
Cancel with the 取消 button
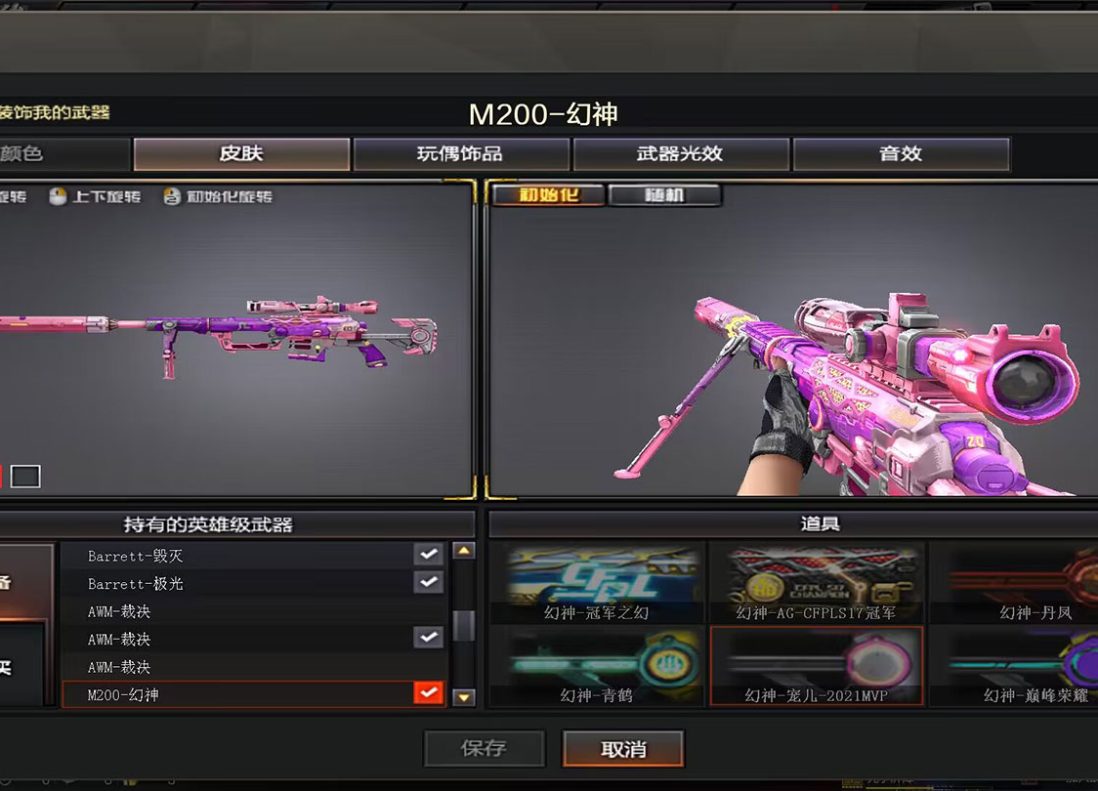coord(623,748)
